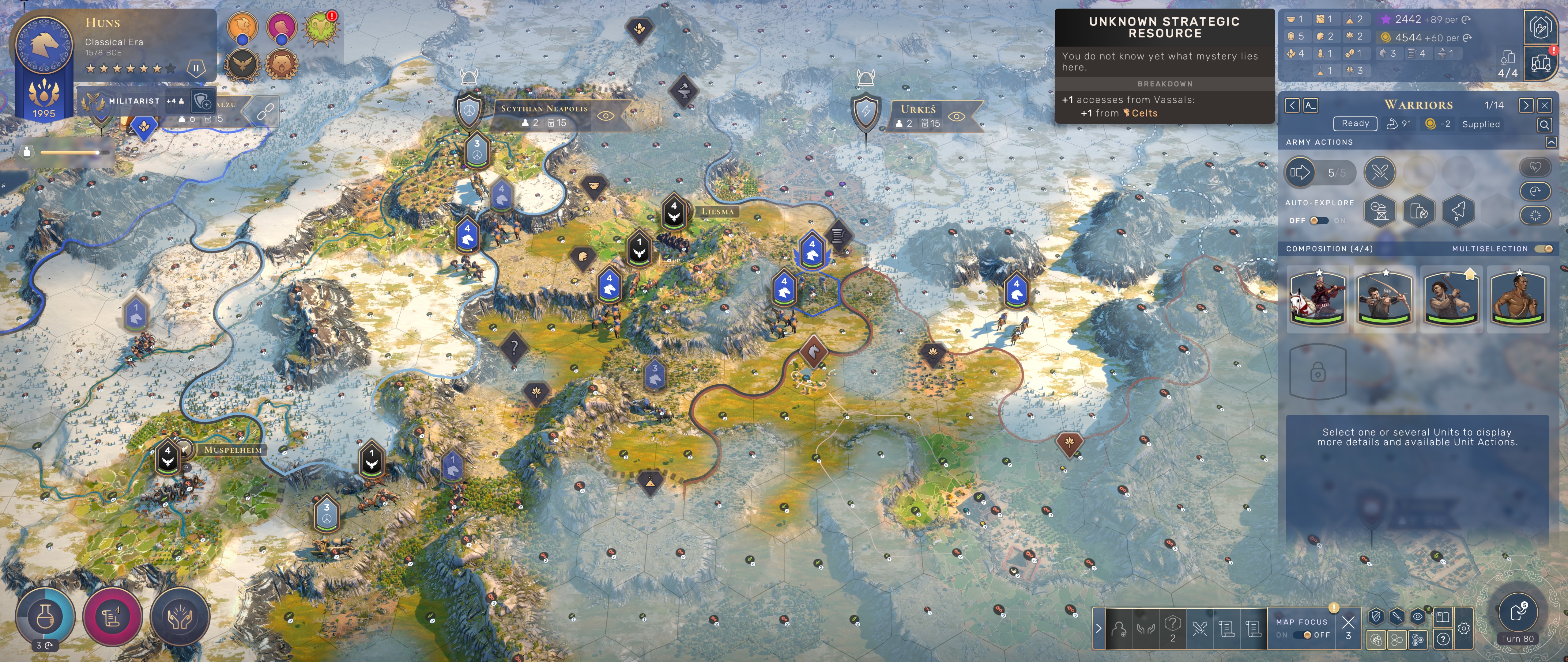Open the question mark help button
Screen dimensions: 1568x662
pos(1443,639)
